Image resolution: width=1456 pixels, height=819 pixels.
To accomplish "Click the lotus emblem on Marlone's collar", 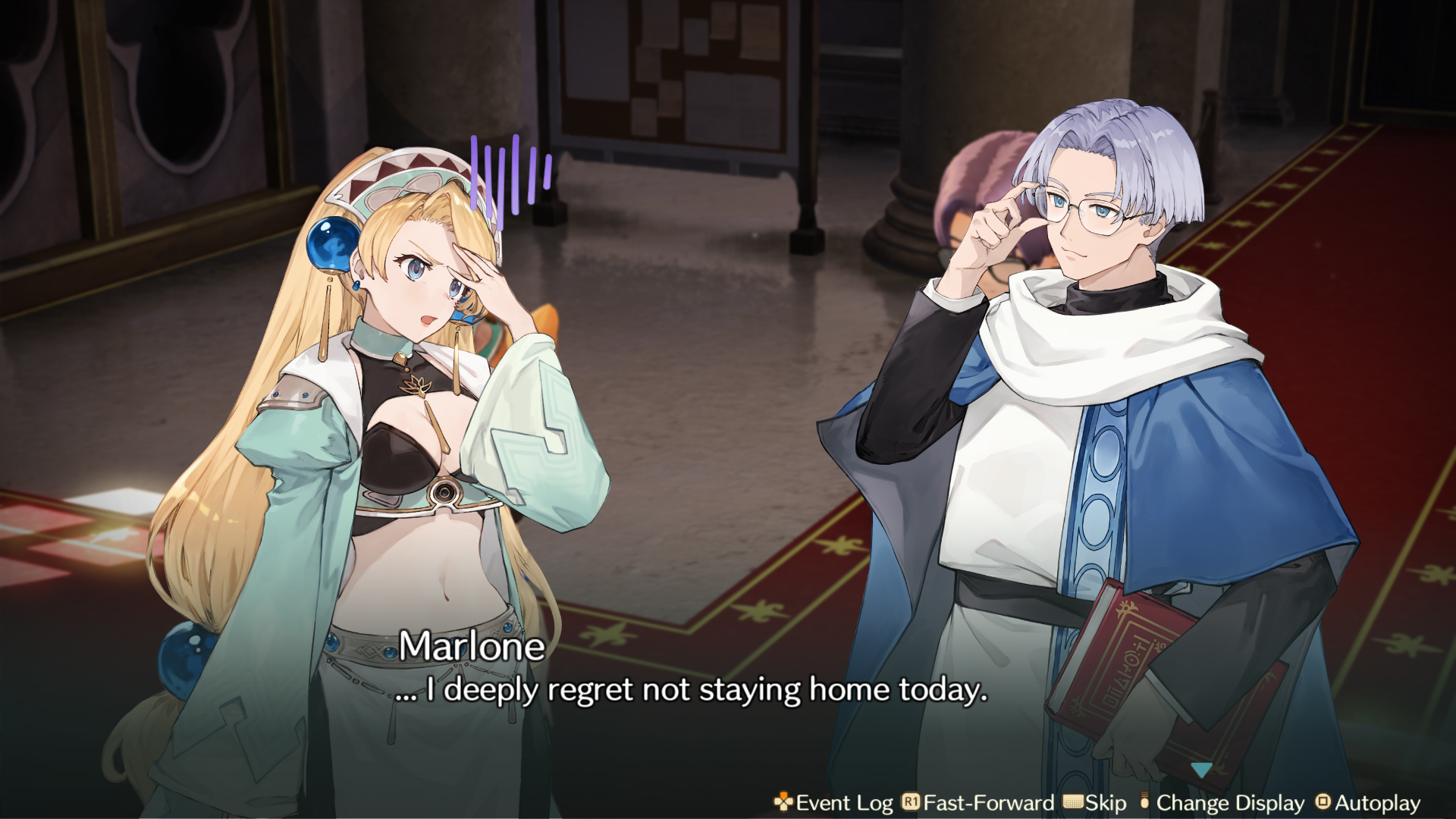I will 415,385.
